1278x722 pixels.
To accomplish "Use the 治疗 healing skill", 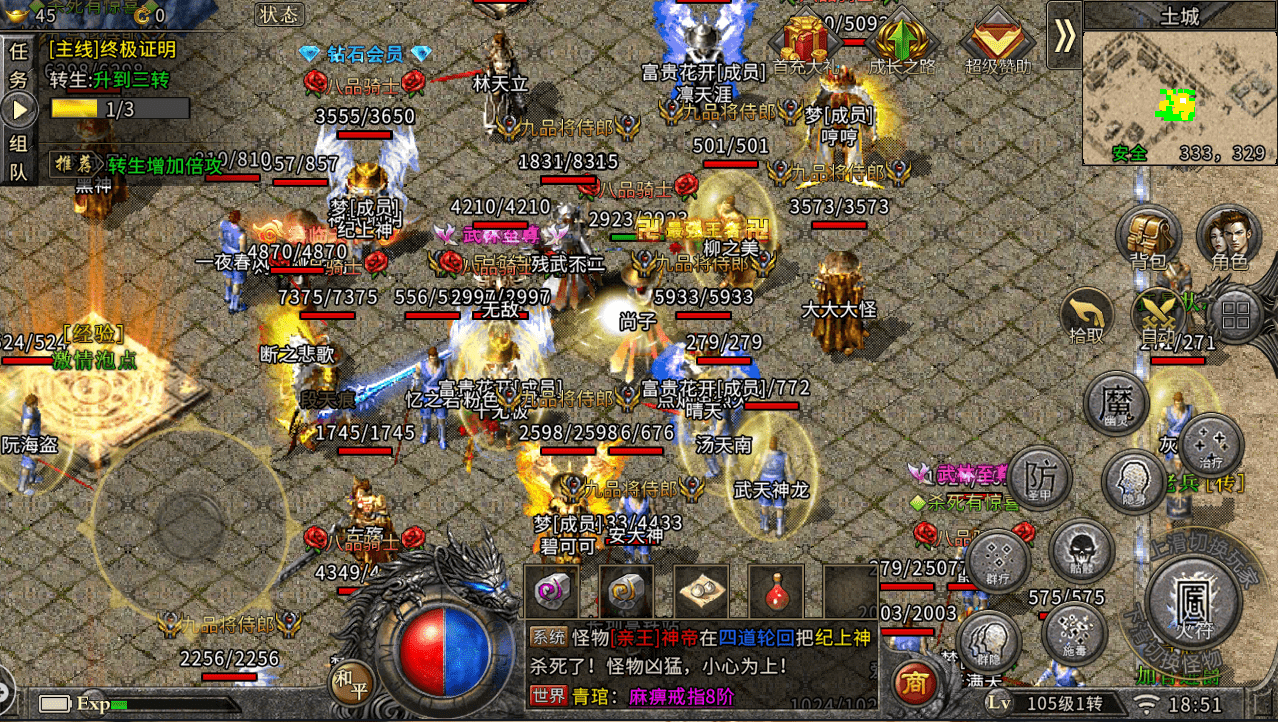I will [x=1210, y=444].
